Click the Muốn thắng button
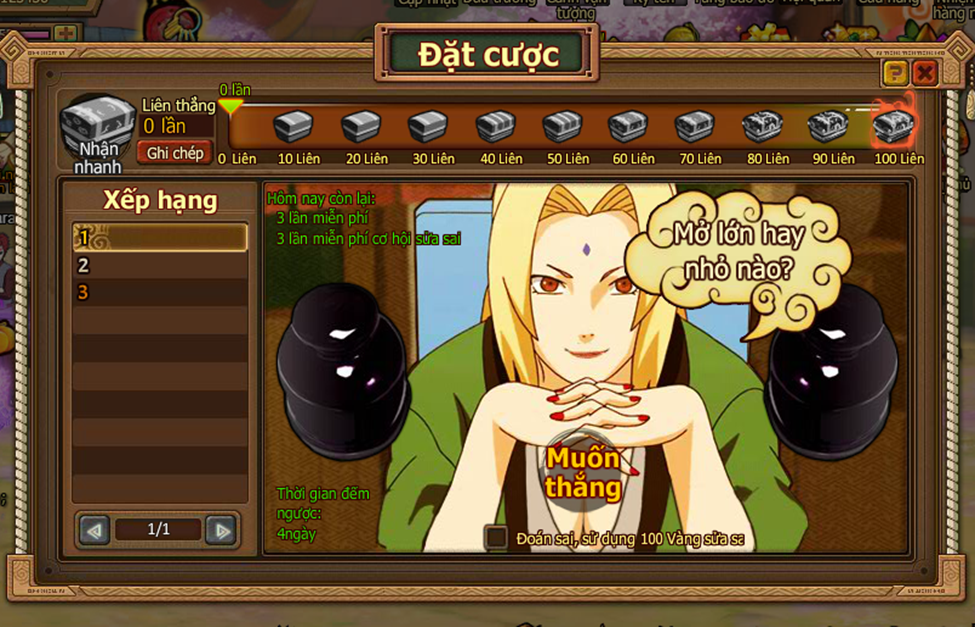The width and height of the screenshot is (975, 627). tap(582, 472)
